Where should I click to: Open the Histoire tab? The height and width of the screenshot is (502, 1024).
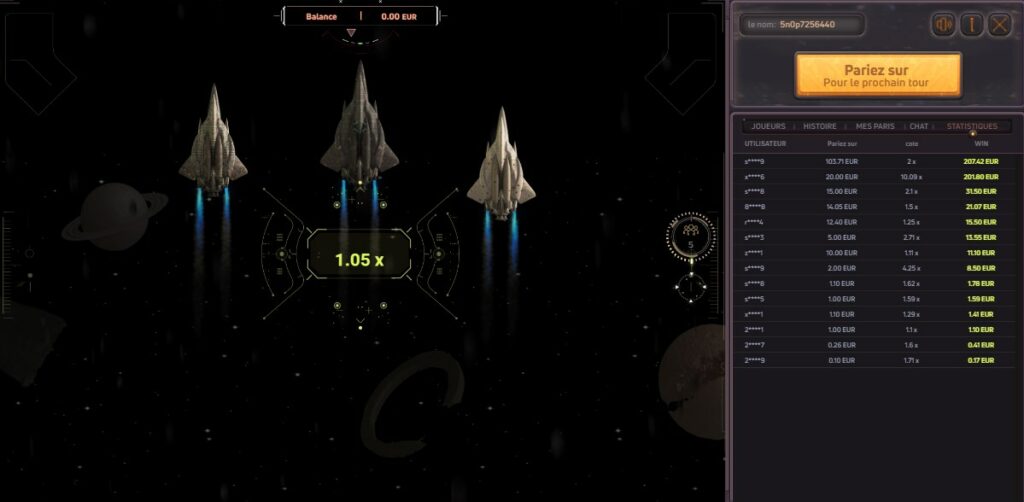pos(820,127)
